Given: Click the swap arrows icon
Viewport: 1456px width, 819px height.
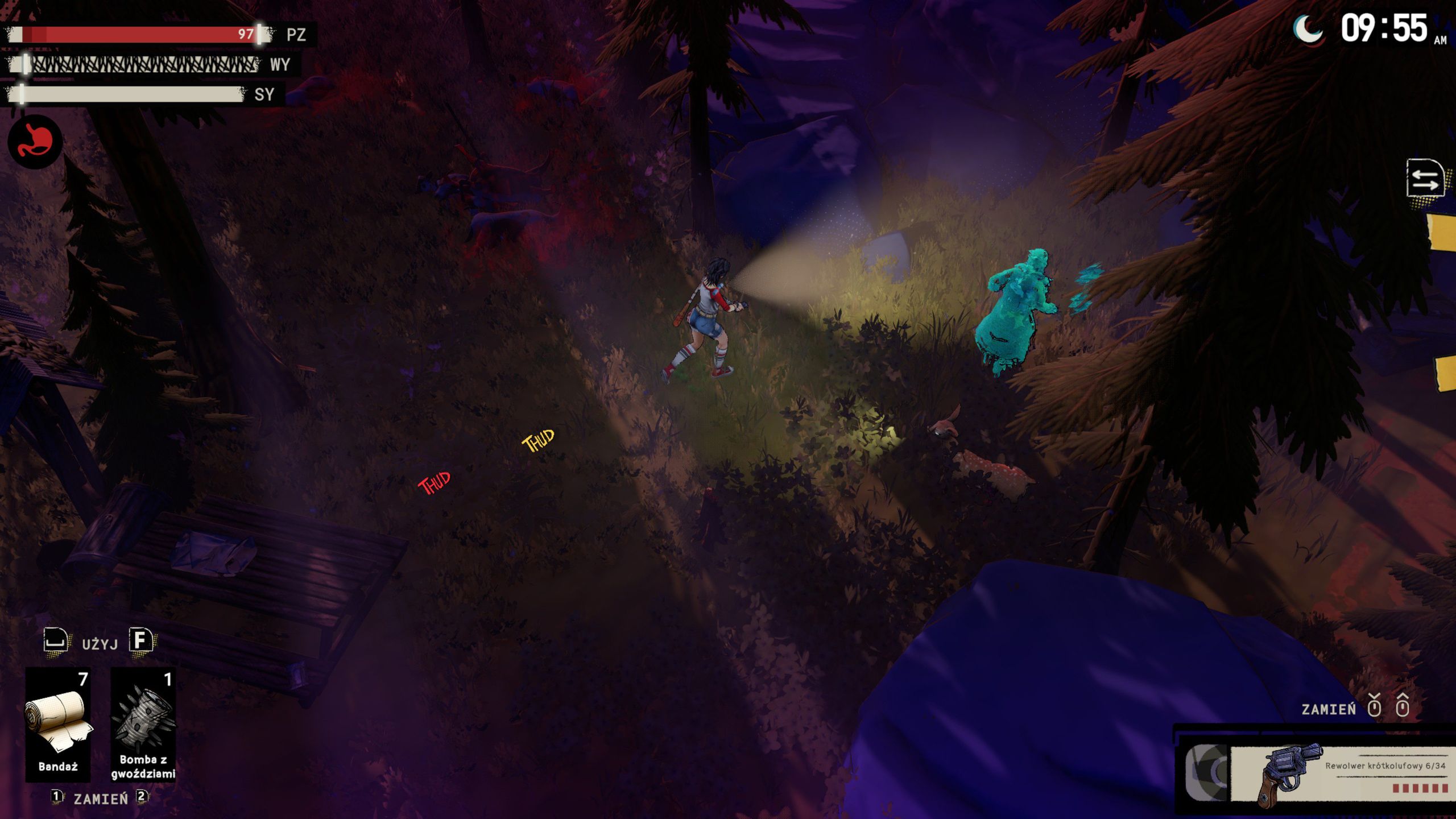Looking at the screenshot, I should [1424, 179].
